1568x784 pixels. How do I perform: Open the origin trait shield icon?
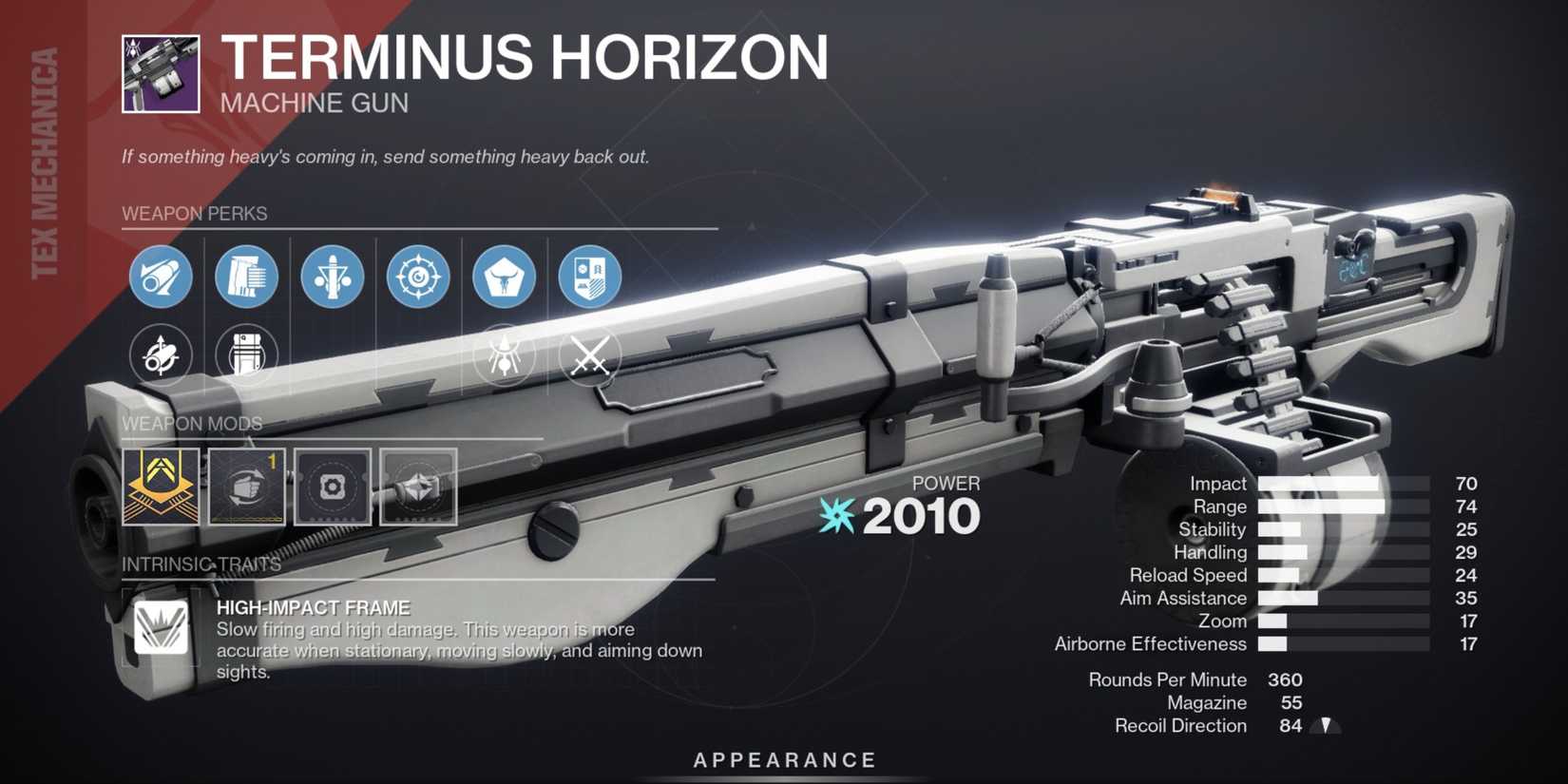click(x=591, y=277)
